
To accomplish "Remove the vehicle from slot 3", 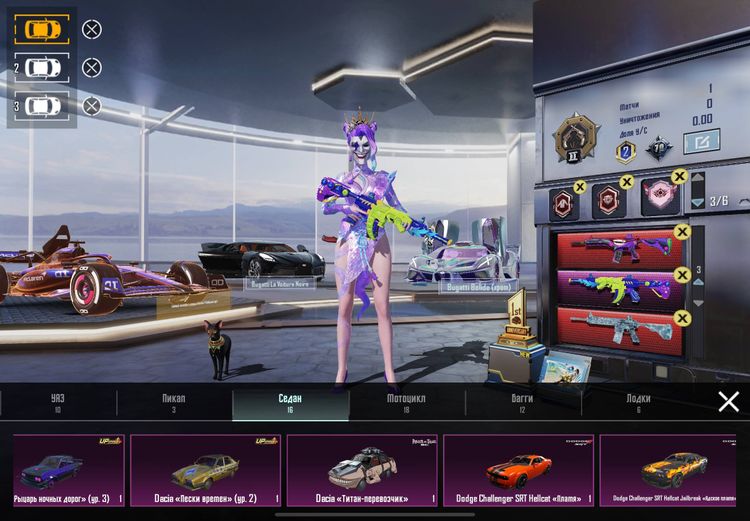I will click(x=91, y=105).
